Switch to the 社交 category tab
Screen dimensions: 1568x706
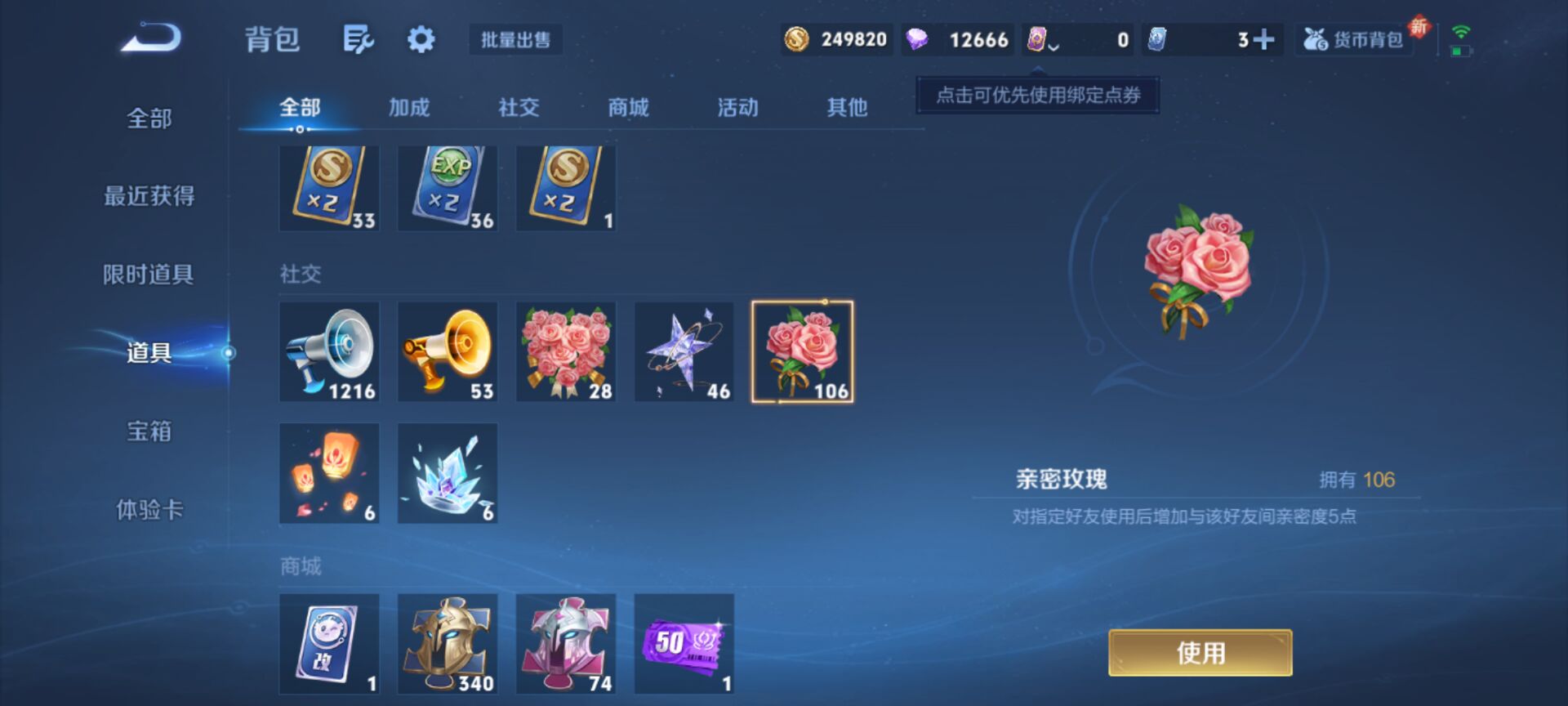[517, 107]
